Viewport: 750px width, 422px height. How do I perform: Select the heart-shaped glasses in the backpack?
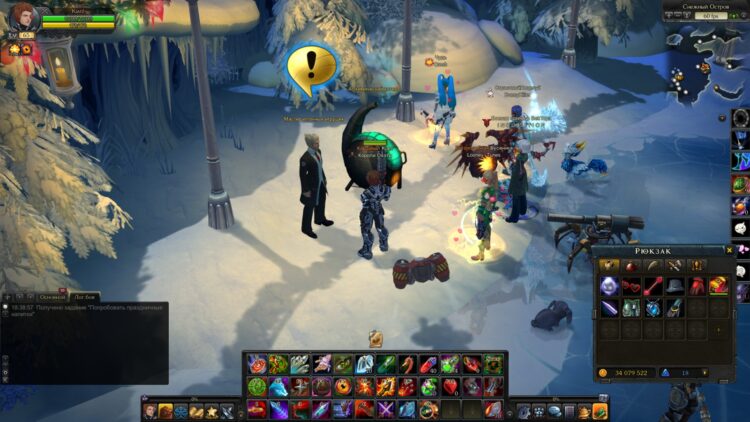[x=631, y=286]
